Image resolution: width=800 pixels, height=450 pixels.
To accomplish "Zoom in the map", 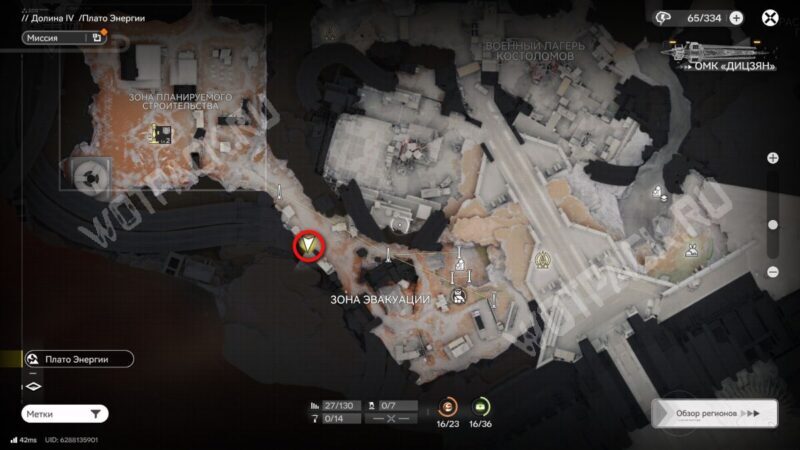I will click(x=773, y=158).
